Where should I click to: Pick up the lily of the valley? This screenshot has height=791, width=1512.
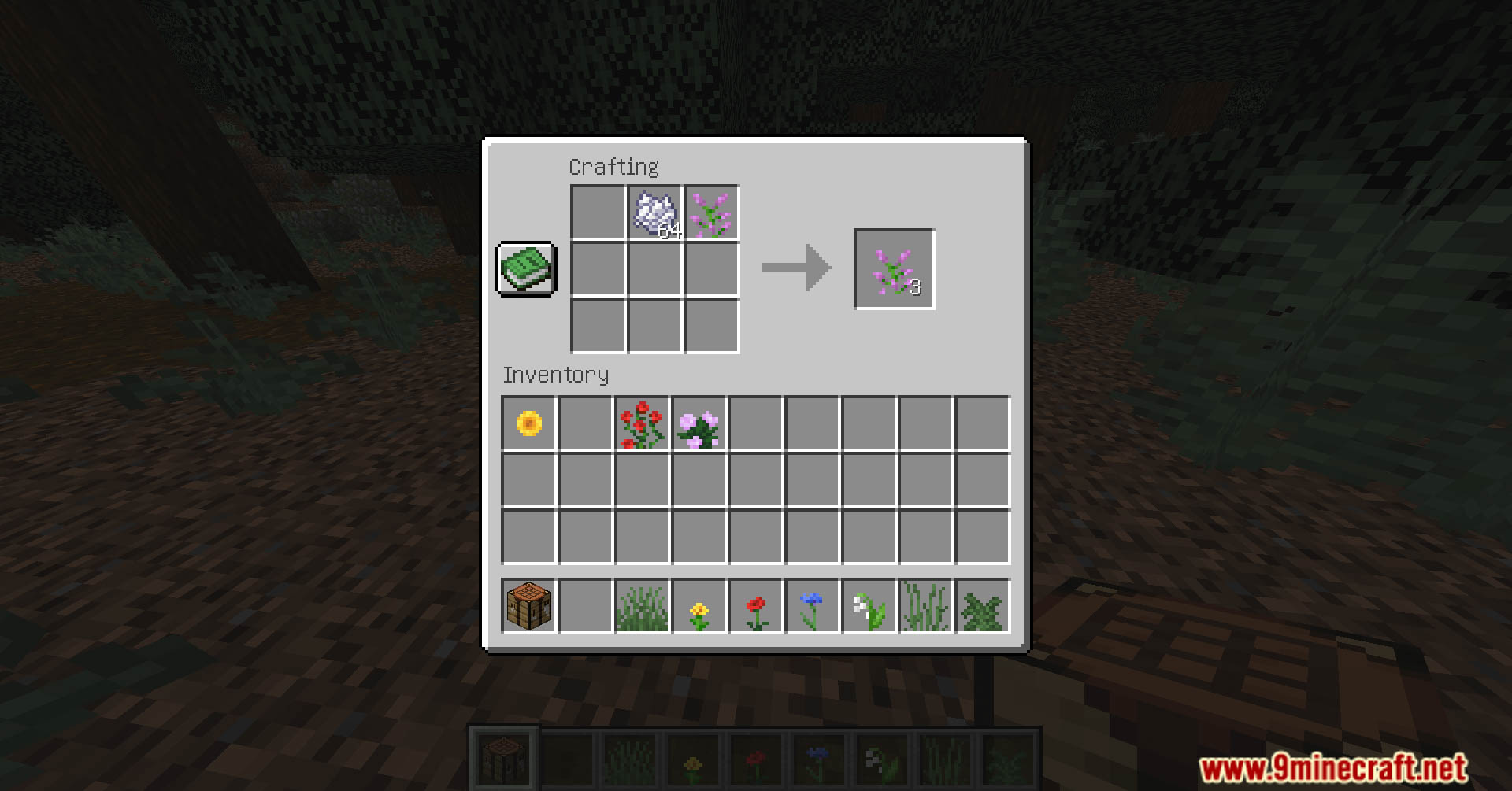coord(869,606)
